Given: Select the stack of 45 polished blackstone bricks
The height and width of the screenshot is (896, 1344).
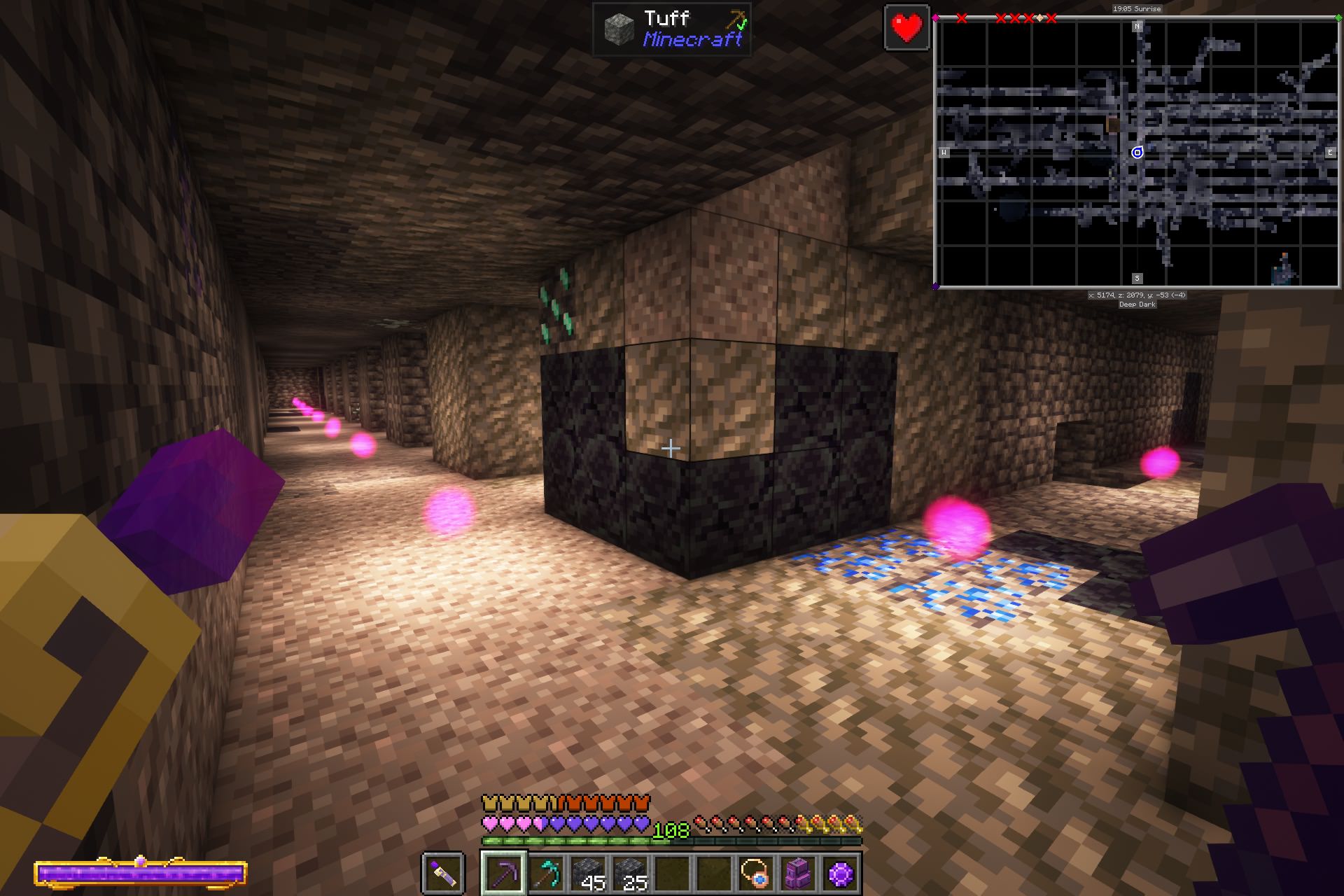Looking at the screenshot, I should point(589,874).
